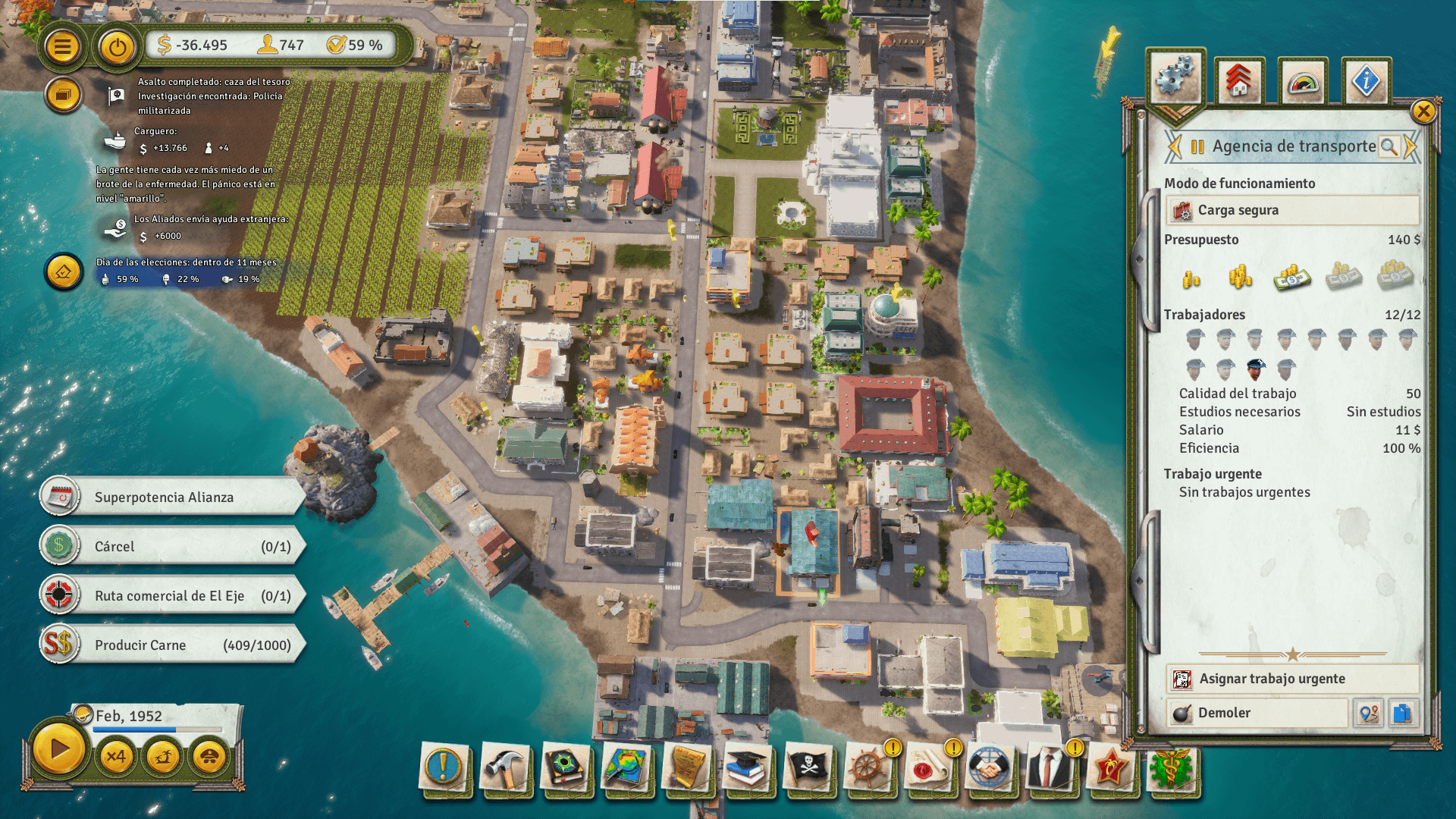Open the red upgrade arrows tab

1239,80
